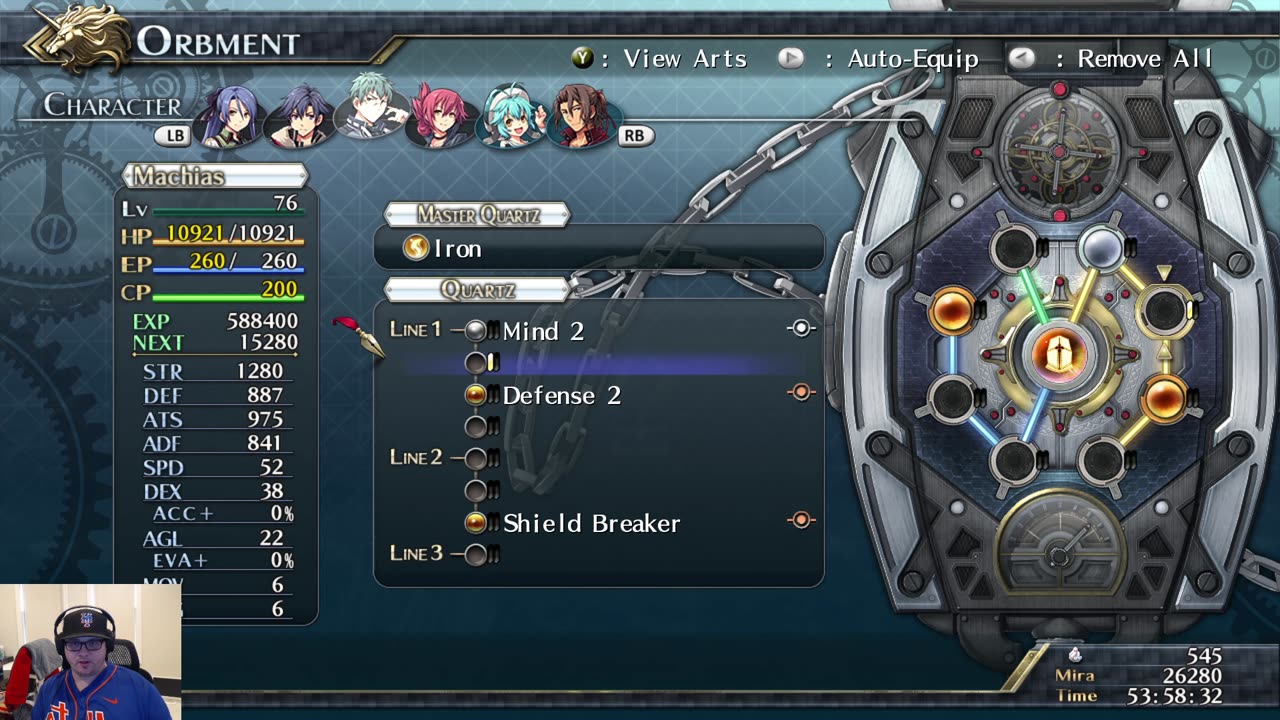Choose the teal-haired girl portrait
Viewport: 1280px width, 720px height.
click(x=510, y=115)
